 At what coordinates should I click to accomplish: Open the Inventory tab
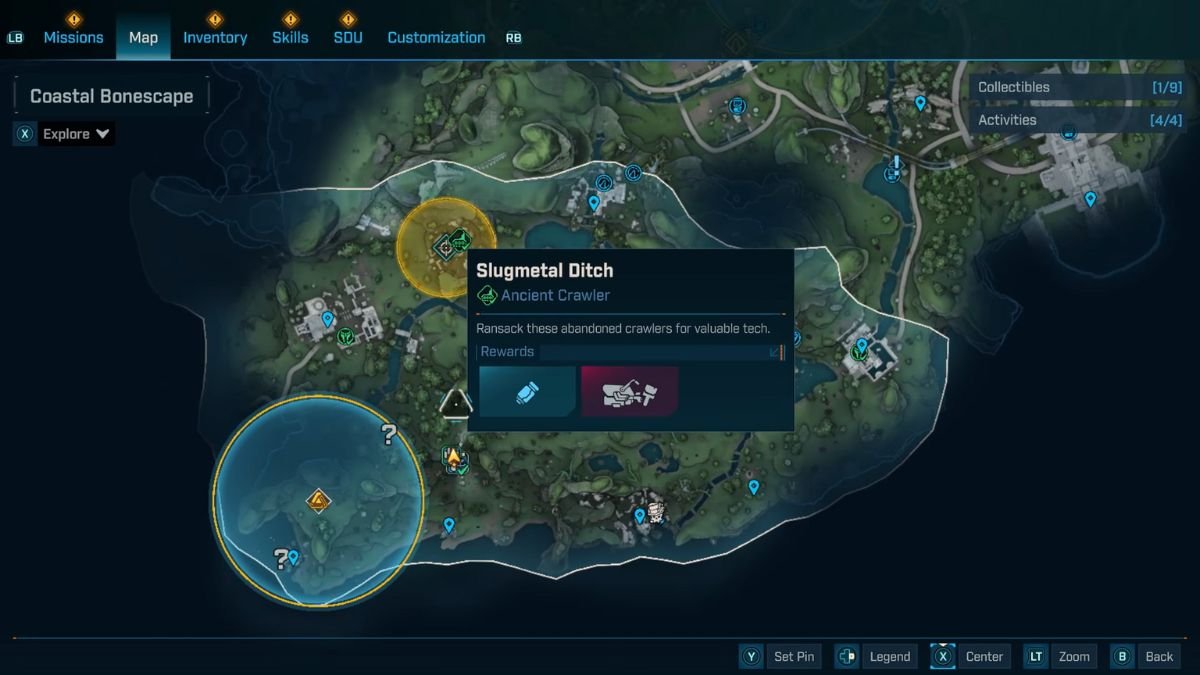pyautogui.click(x=214, y=37)
